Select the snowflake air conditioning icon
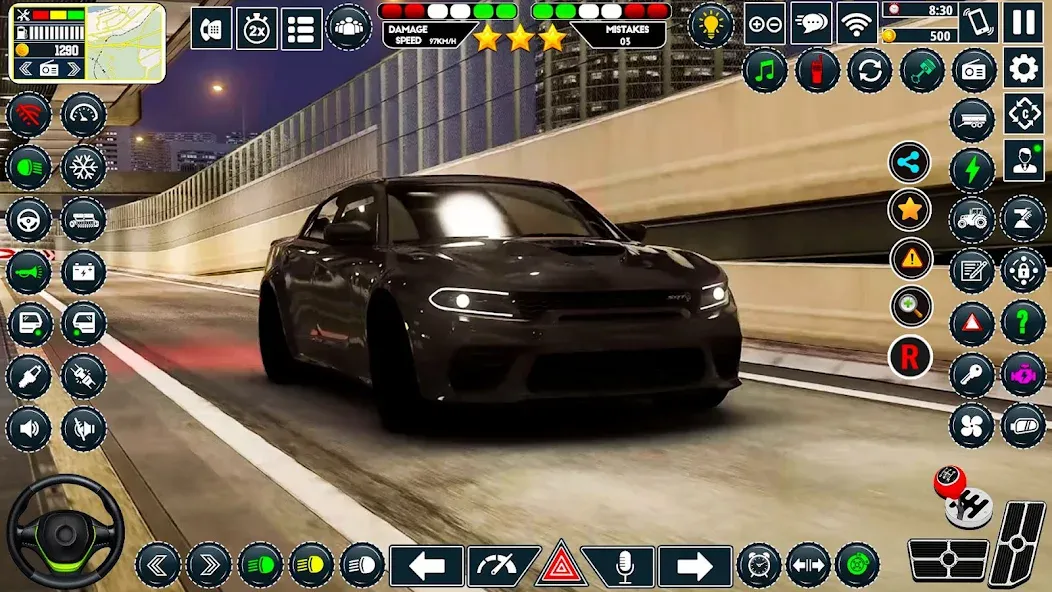Screen dimensions: 1052x592 [x=84, y=167]
